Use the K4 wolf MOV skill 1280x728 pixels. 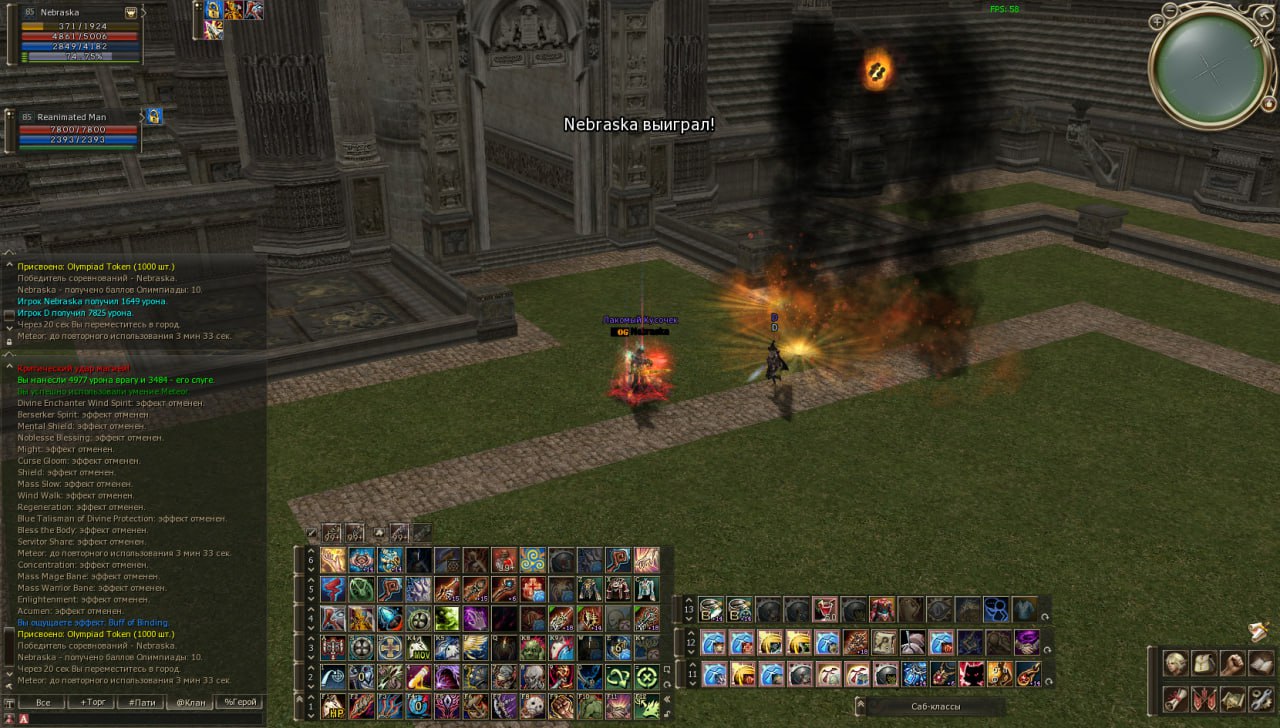[x=419, y=648]
